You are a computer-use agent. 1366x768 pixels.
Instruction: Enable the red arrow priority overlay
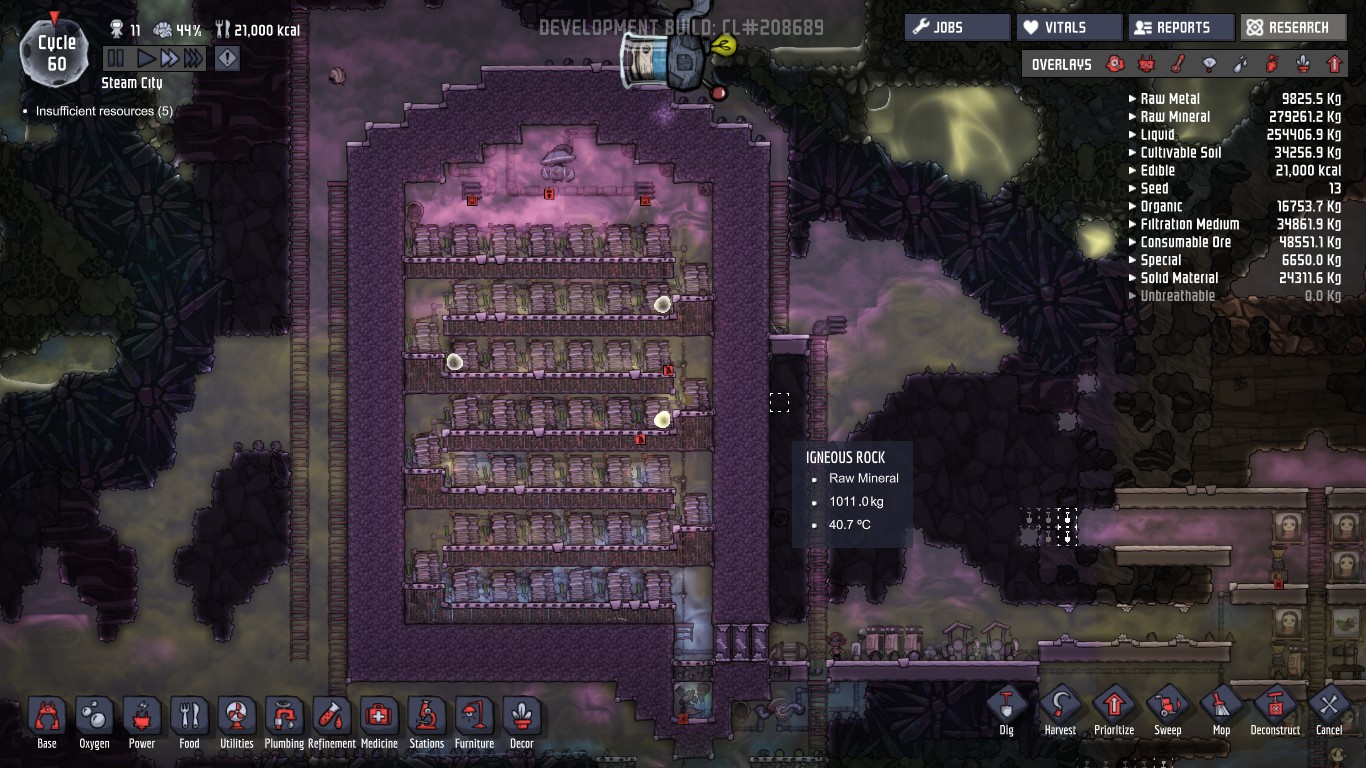tap(1334, 64)
